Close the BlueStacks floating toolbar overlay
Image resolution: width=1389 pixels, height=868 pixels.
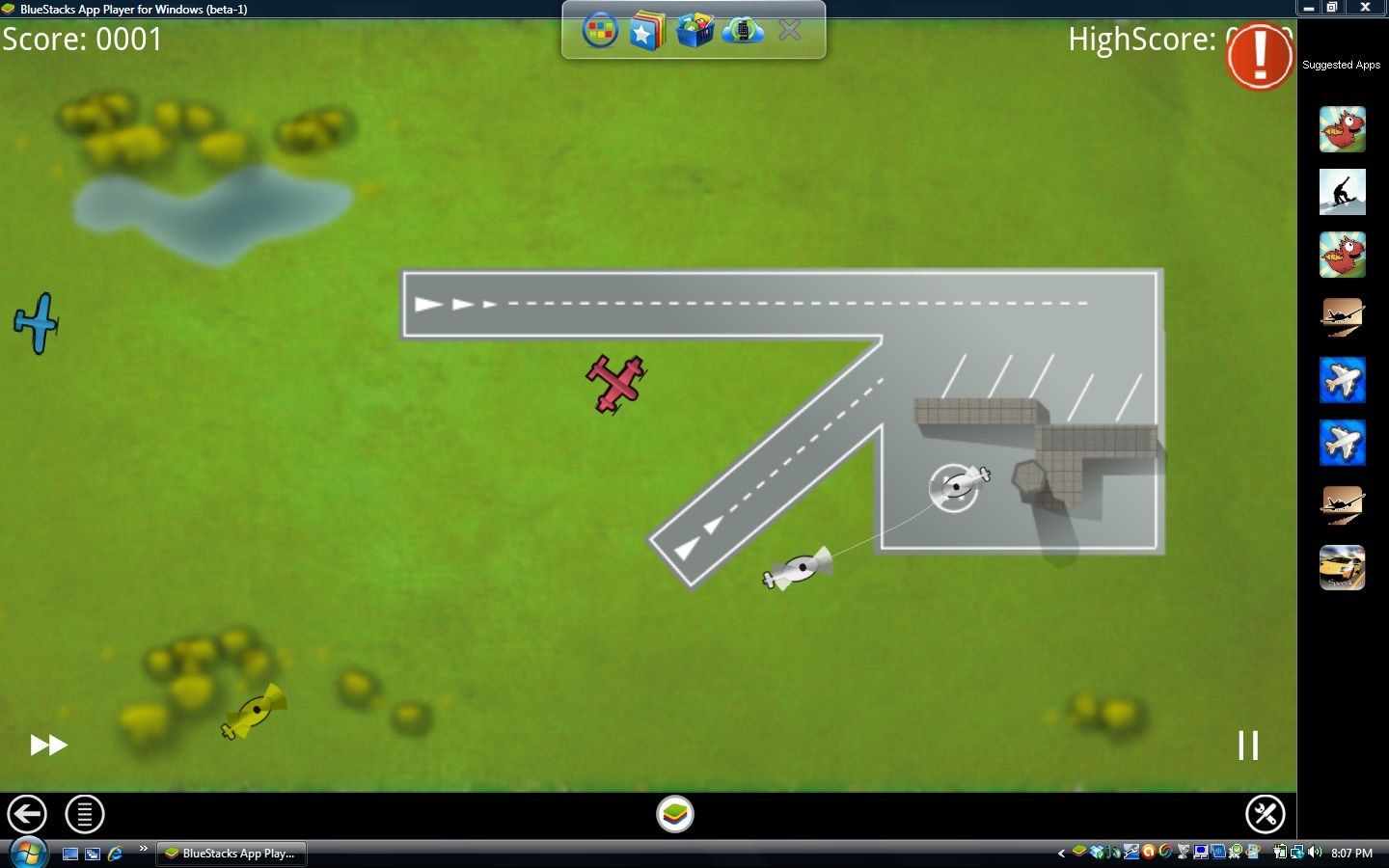pos(789,30)
